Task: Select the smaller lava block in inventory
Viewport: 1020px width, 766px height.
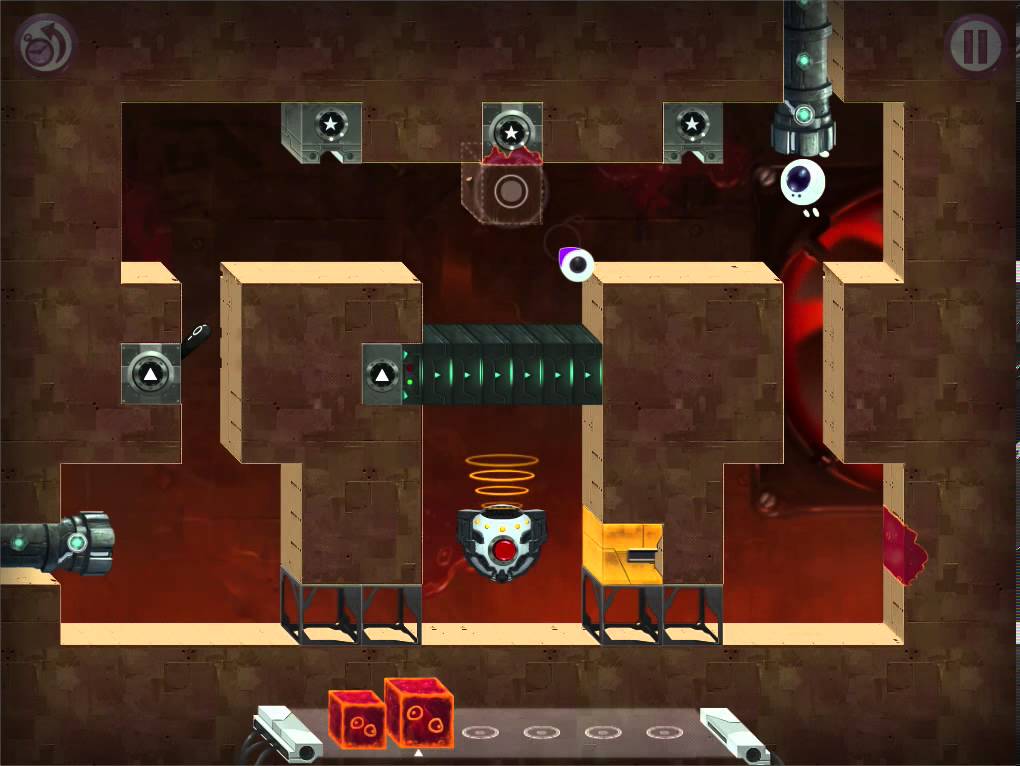Action: 356,718
